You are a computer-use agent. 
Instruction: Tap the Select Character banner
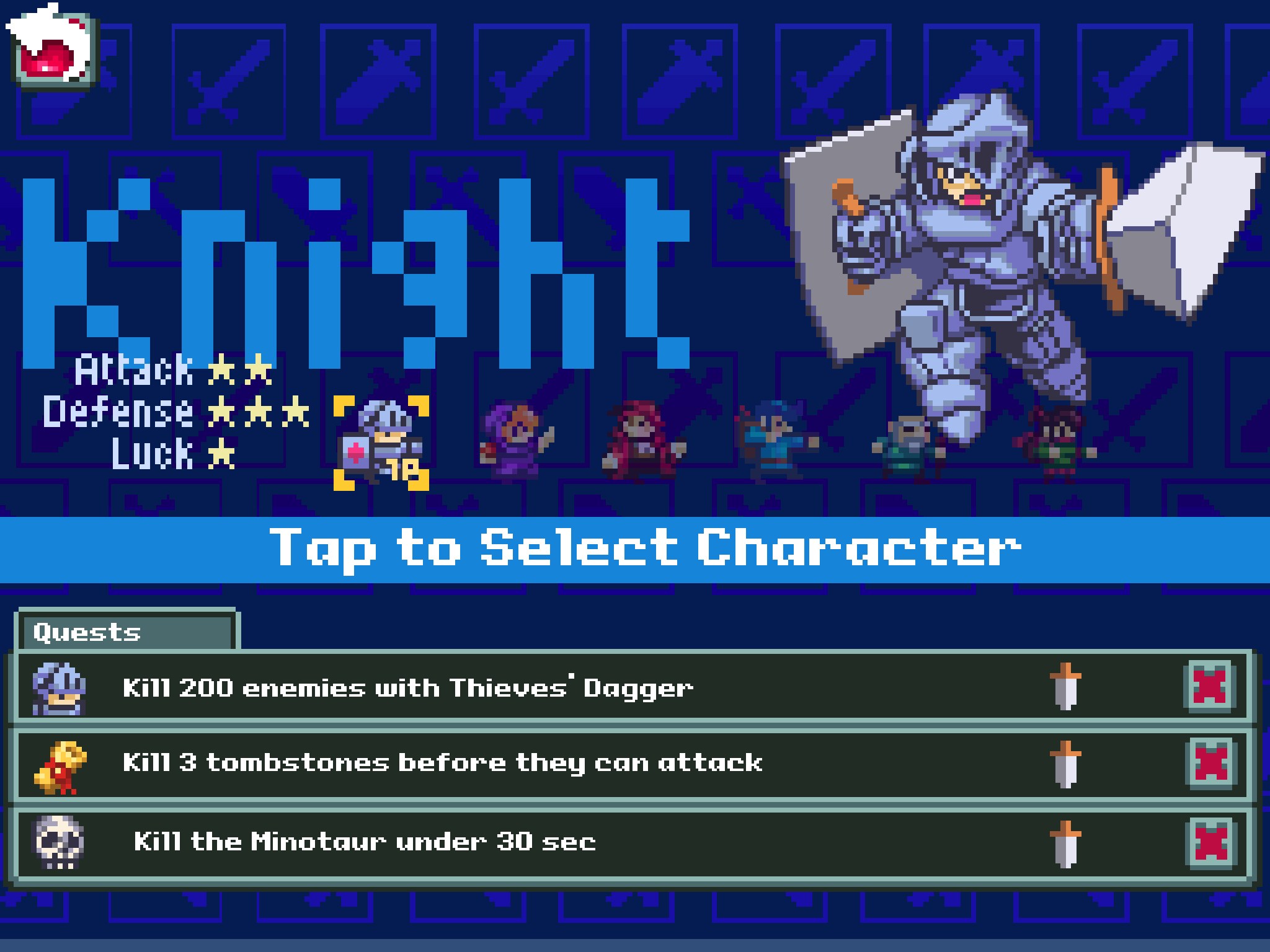tap(635, 549)
